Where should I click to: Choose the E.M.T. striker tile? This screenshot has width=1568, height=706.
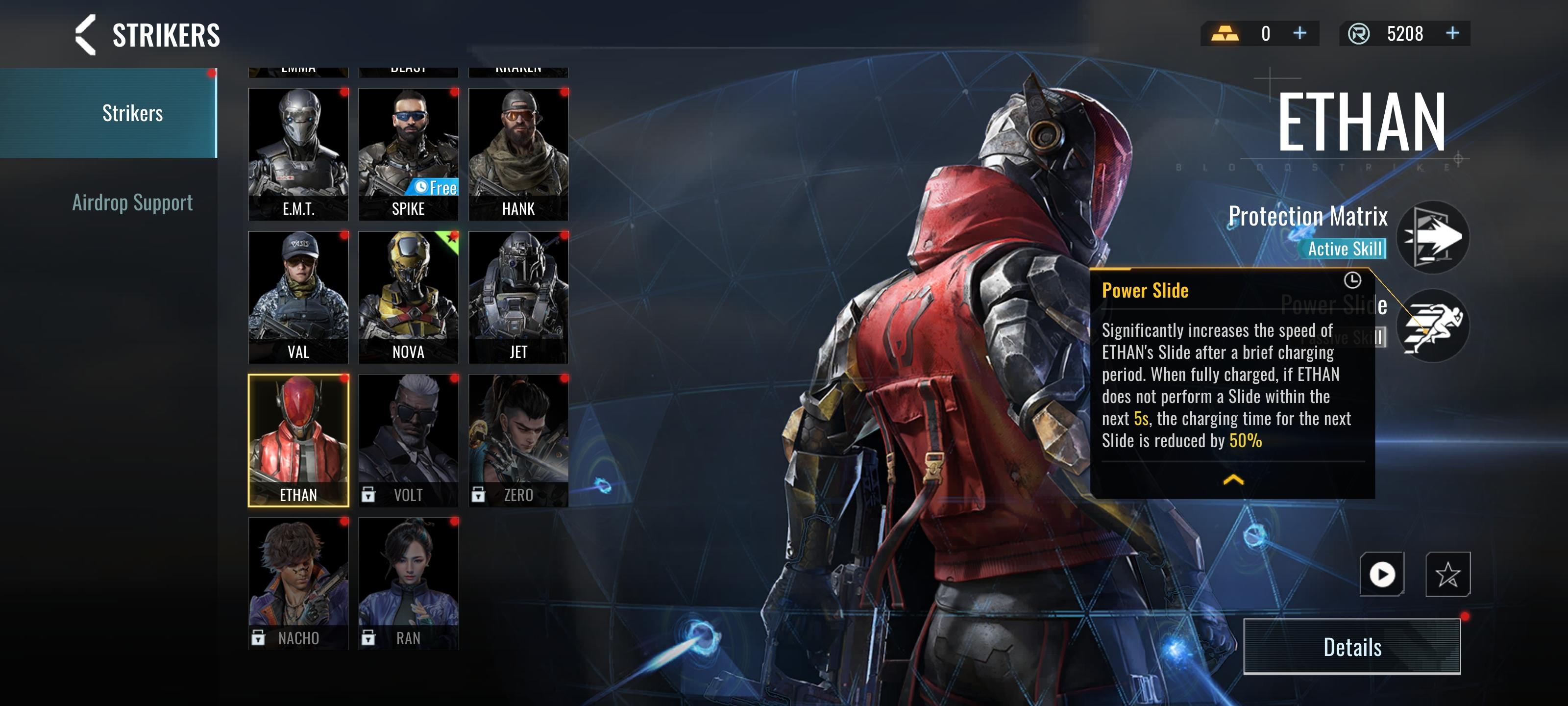click(298, 153)
